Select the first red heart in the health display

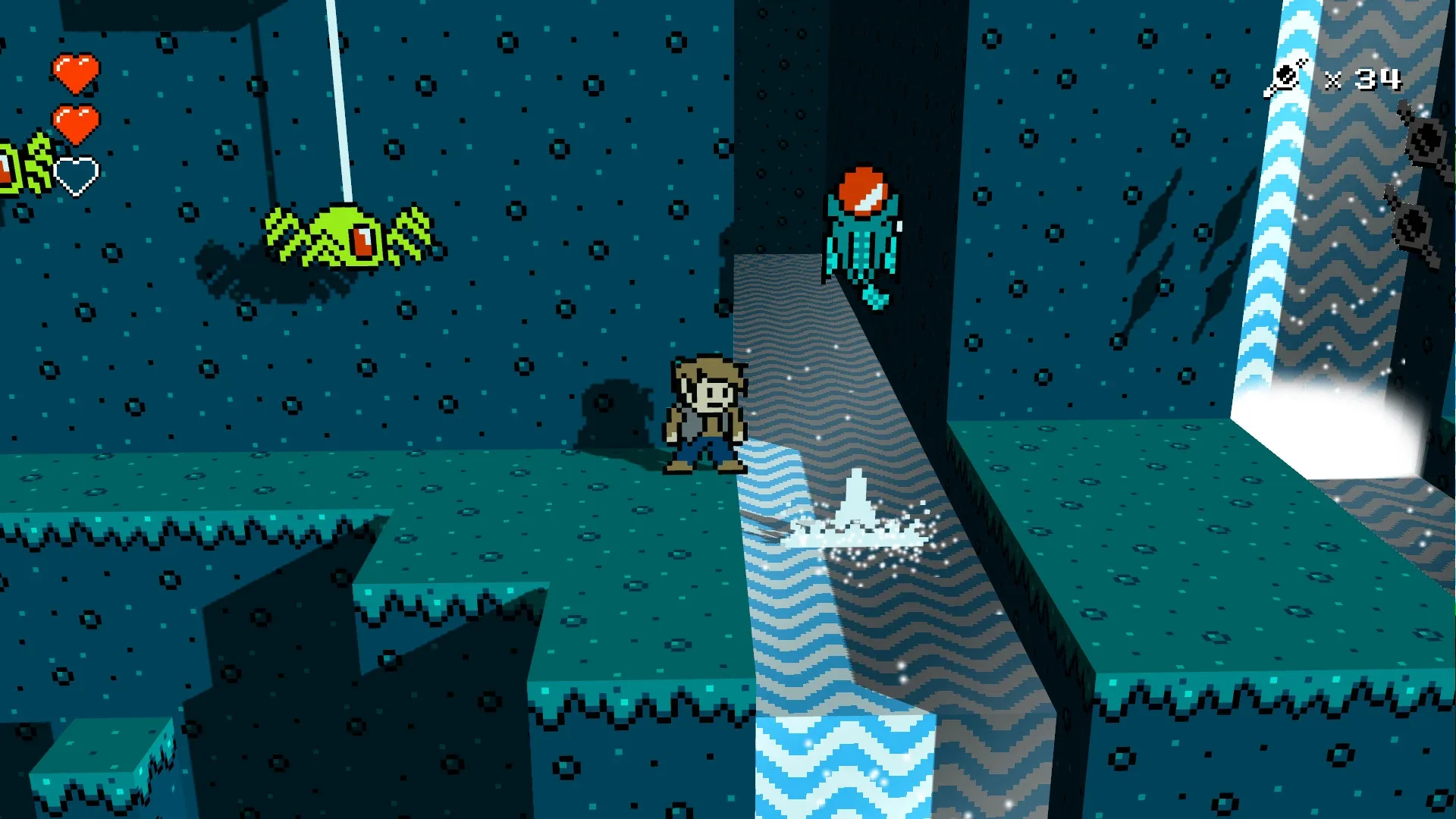click(x=76, y=72)
